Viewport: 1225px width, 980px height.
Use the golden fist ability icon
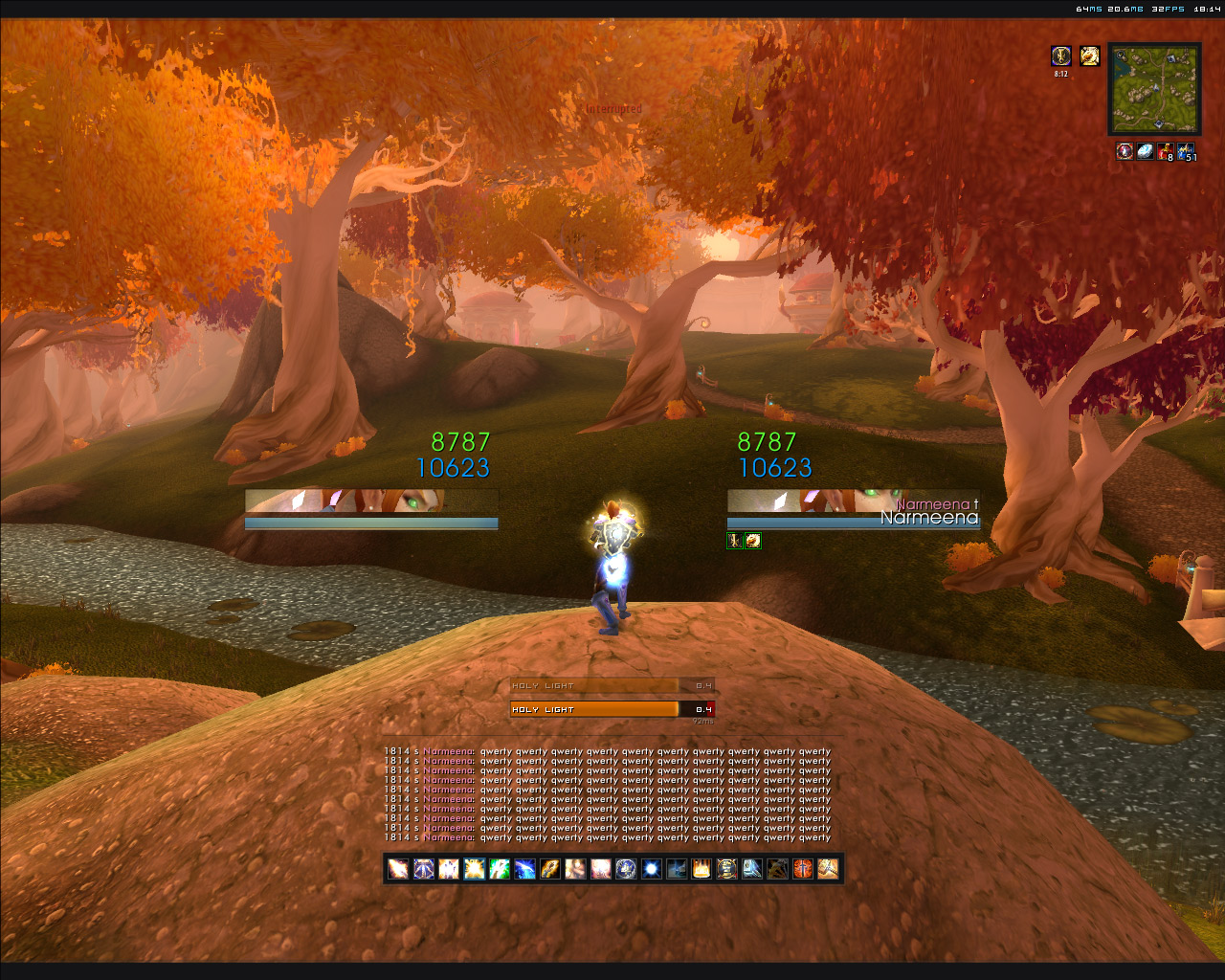click(x=550, y=869)
